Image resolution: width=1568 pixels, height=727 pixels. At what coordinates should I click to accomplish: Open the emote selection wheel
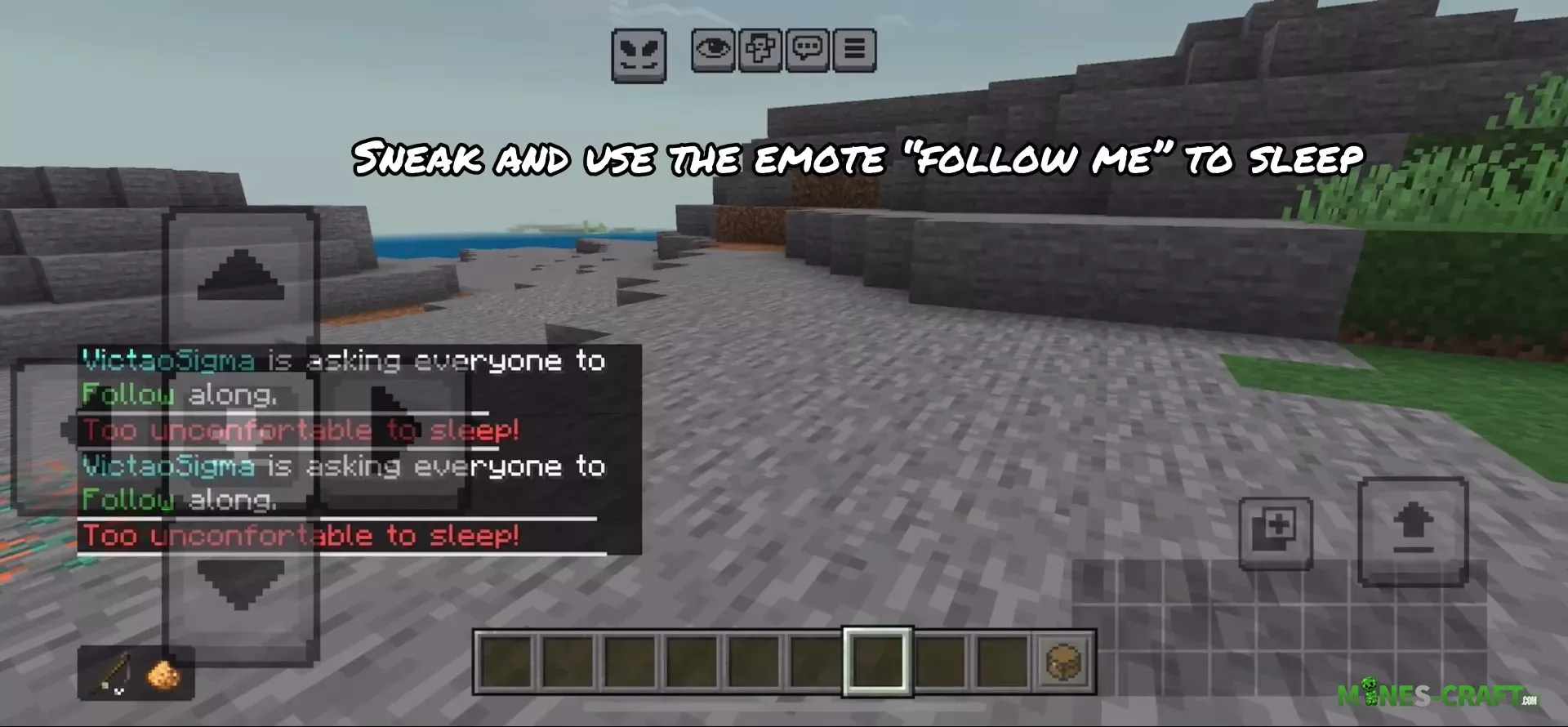(639, 51)
